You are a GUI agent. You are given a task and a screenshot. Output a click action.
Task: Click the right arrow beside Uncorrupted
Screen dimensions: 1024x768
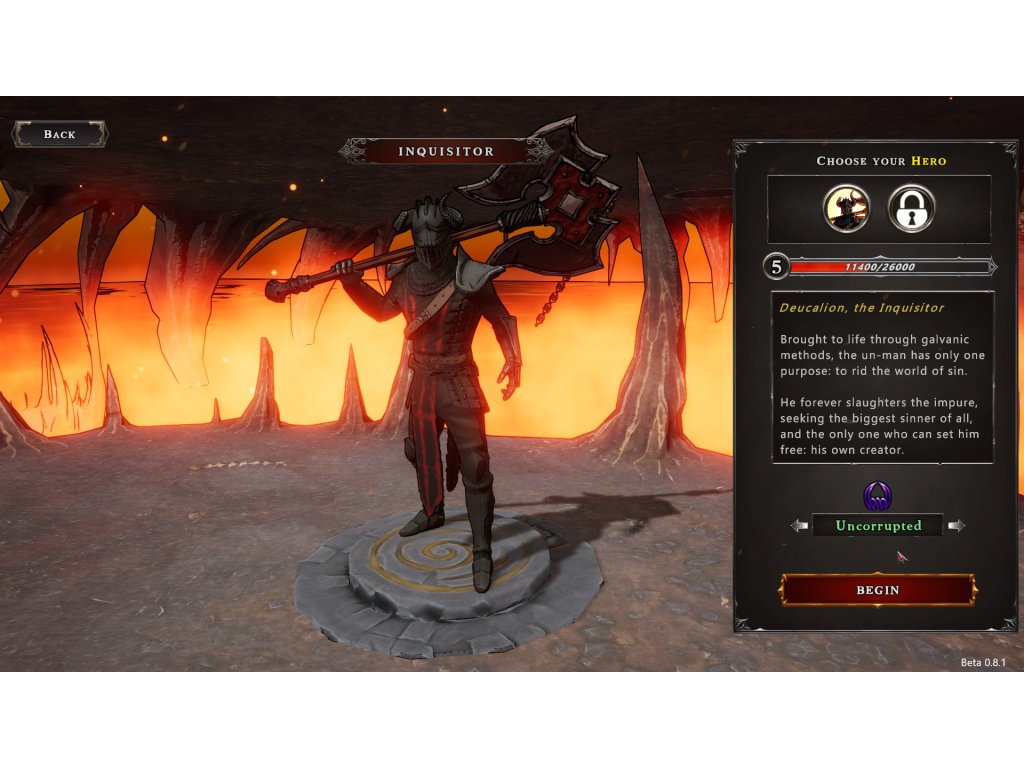click(x=956, y=526)
